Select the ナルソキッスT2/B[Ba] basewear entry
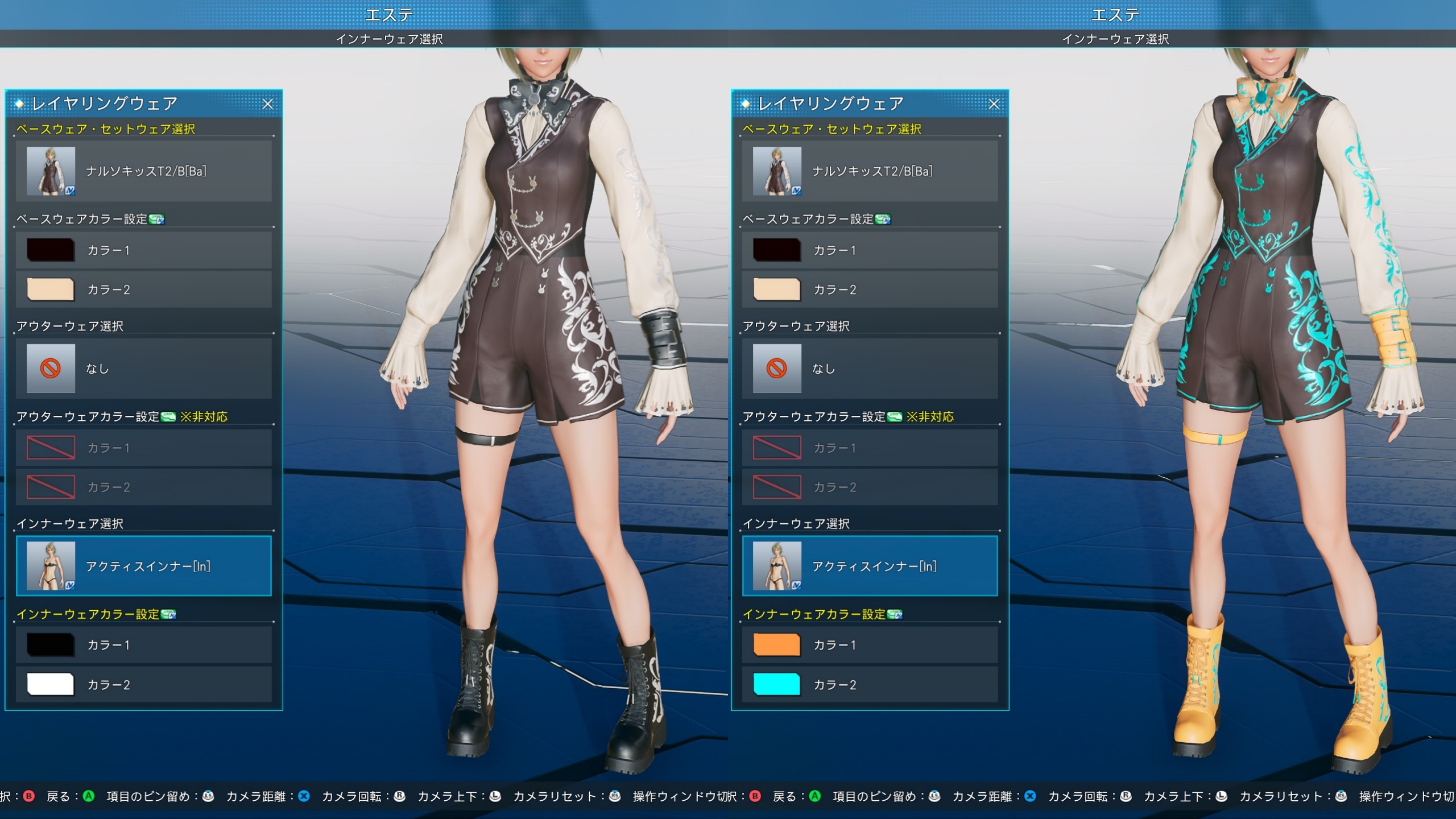The image size is (1456, 819). tap(145, 171)
